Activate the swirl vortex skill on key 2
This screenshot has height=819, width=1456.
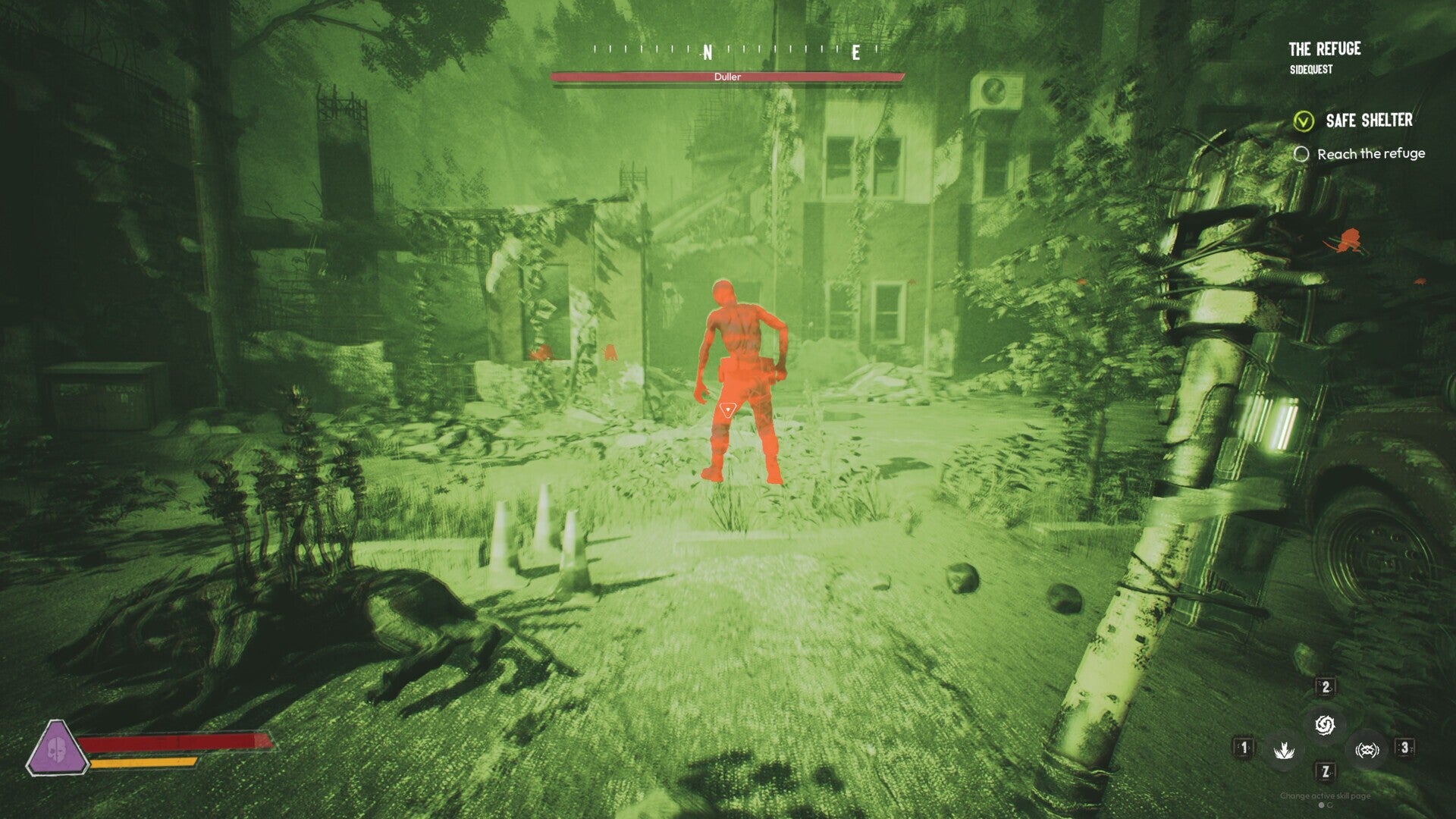tap(1326, 725)
